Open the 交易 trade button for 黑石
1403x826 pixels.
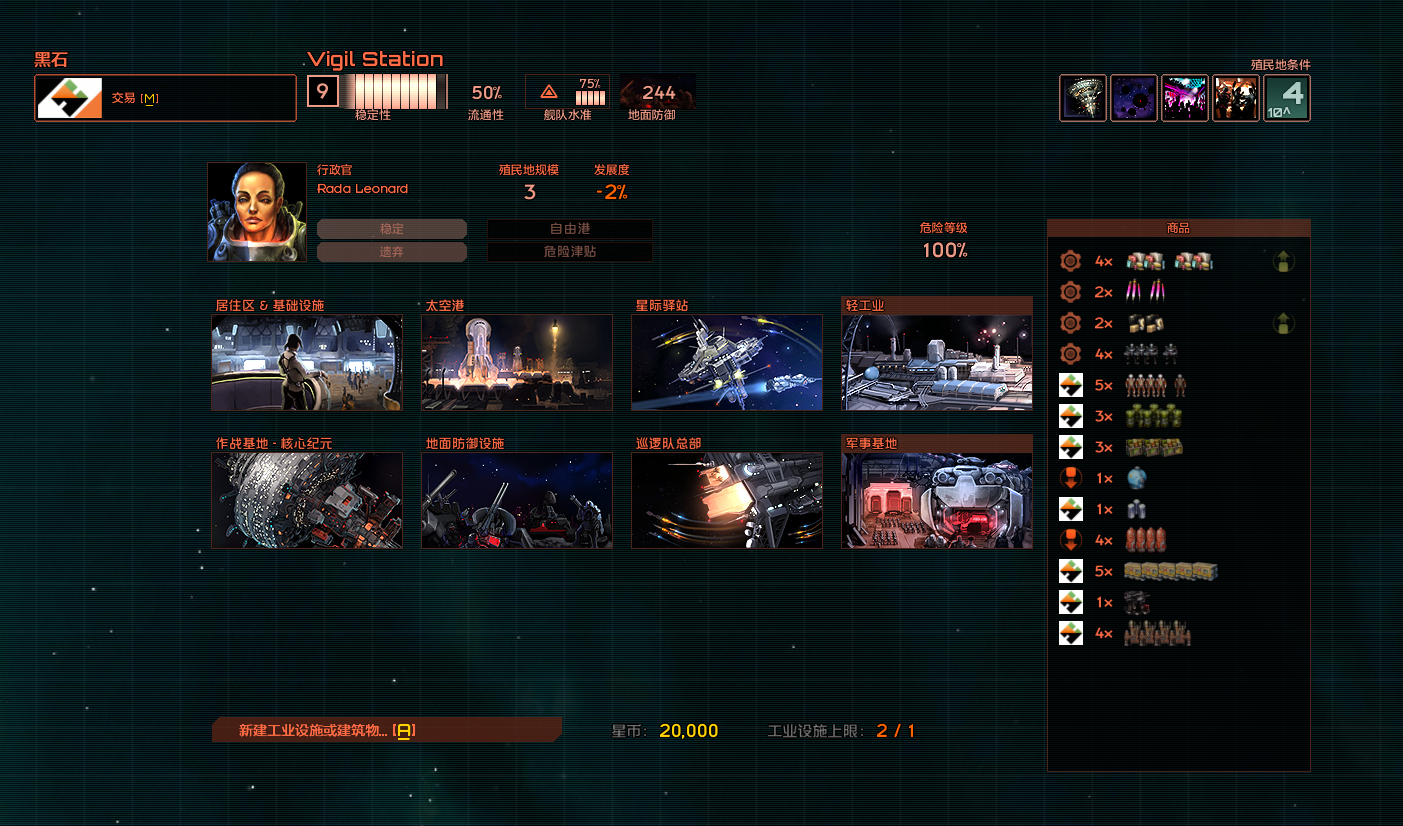tap(165, 98)
